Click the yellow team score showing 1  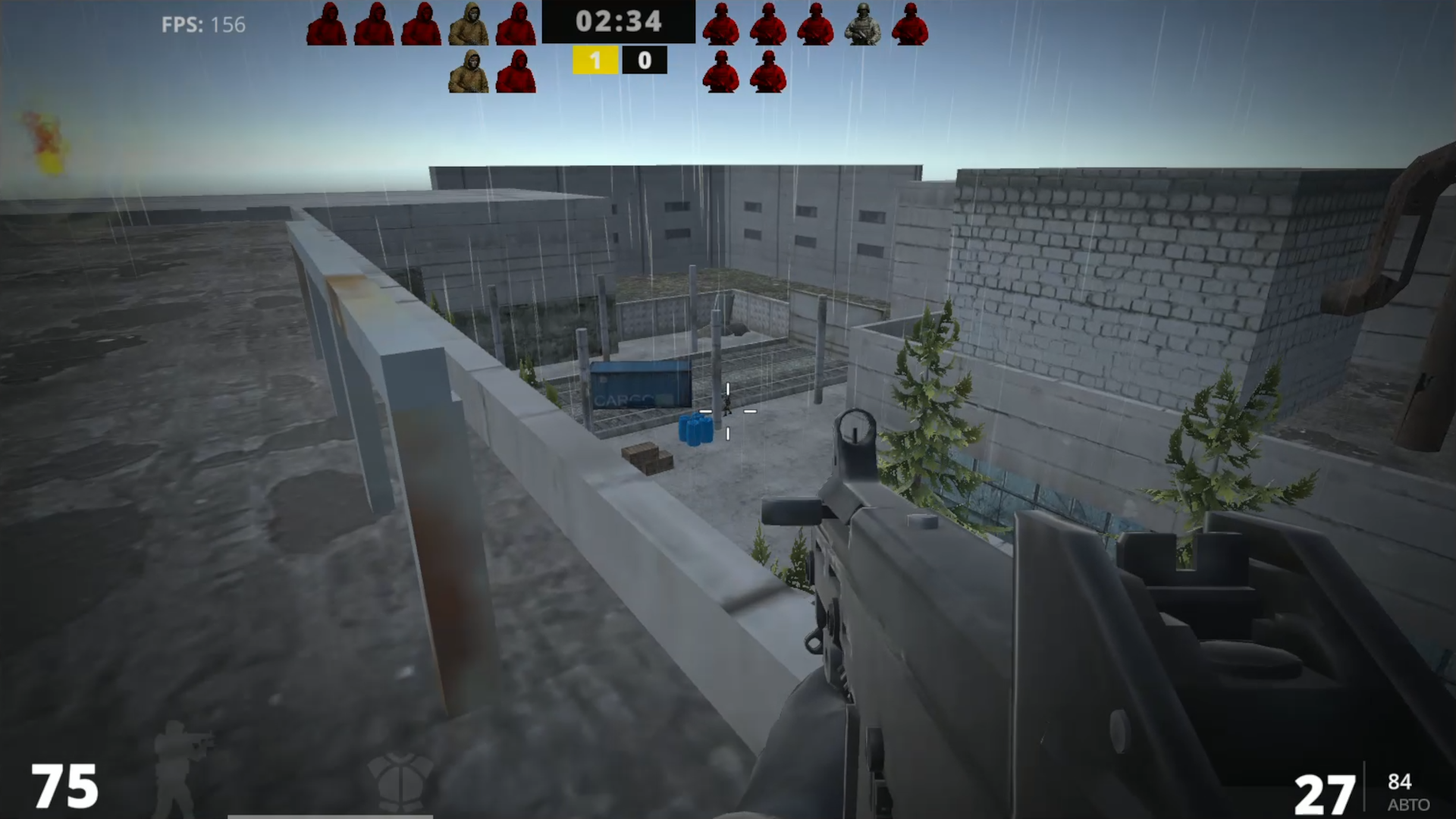(x=597, y=61)
